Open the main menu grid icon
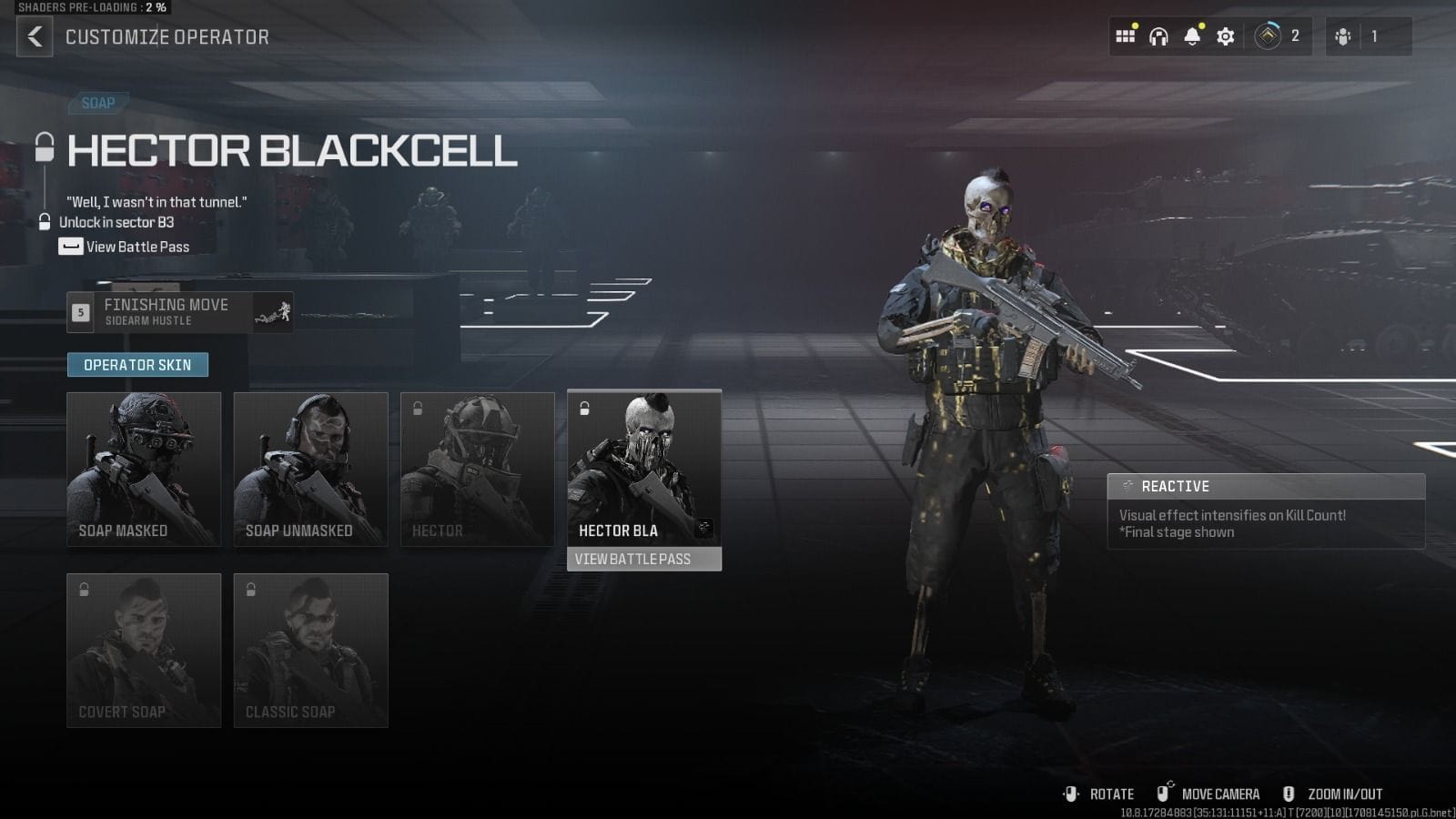Image resolution: width=1456 pixels, height=819 pixels. click(1126, 36)
